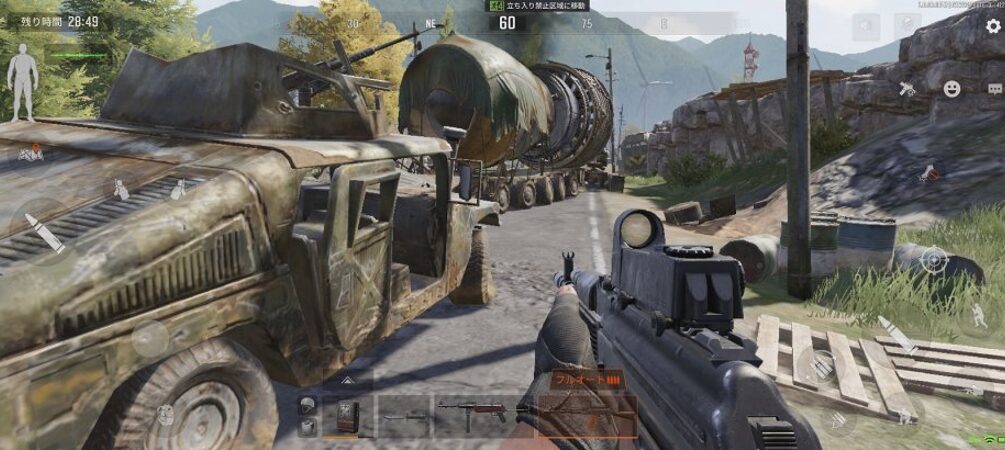This screenshot has width=1005, height=450.
Task: Open the body status figure panel
Action: tap(22, 89)
